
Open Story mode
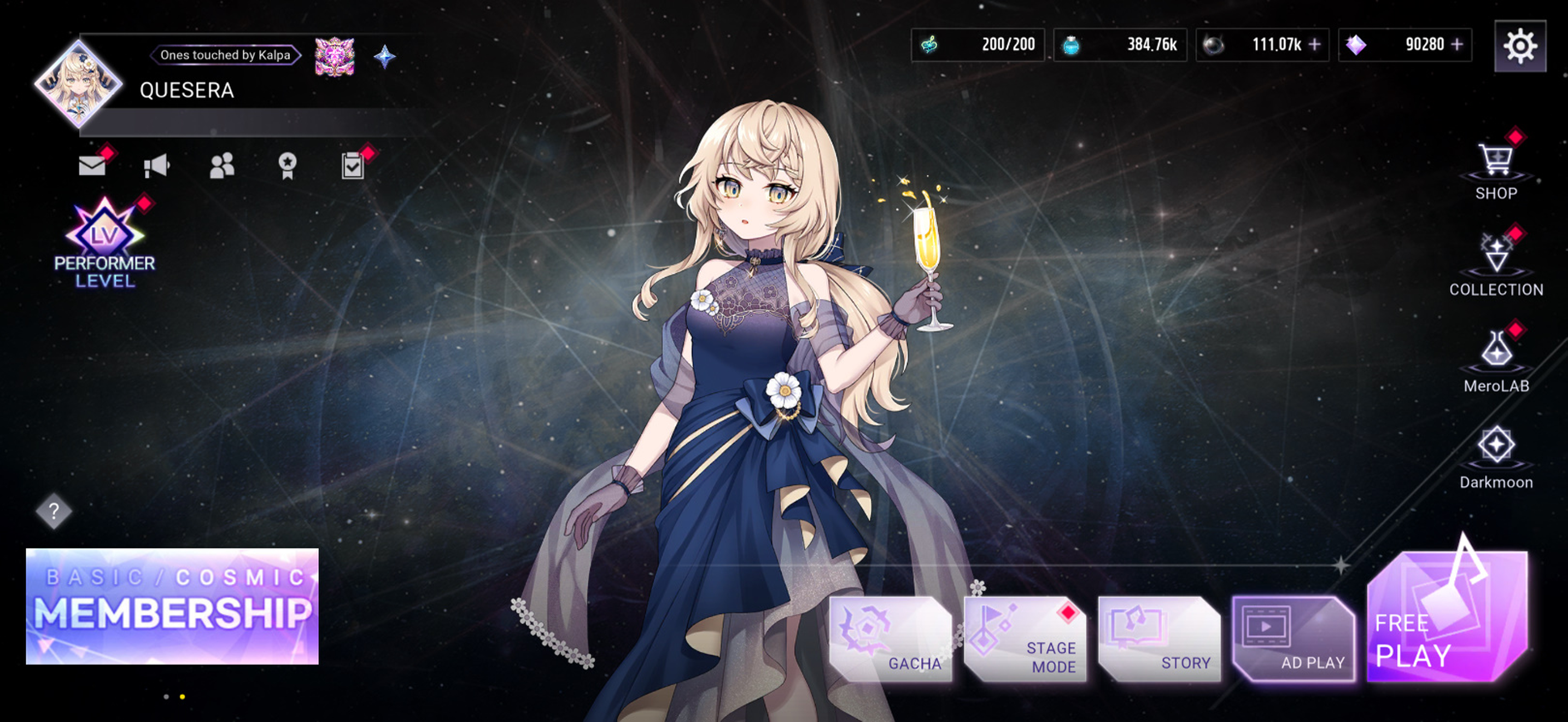click(1160, 639)
